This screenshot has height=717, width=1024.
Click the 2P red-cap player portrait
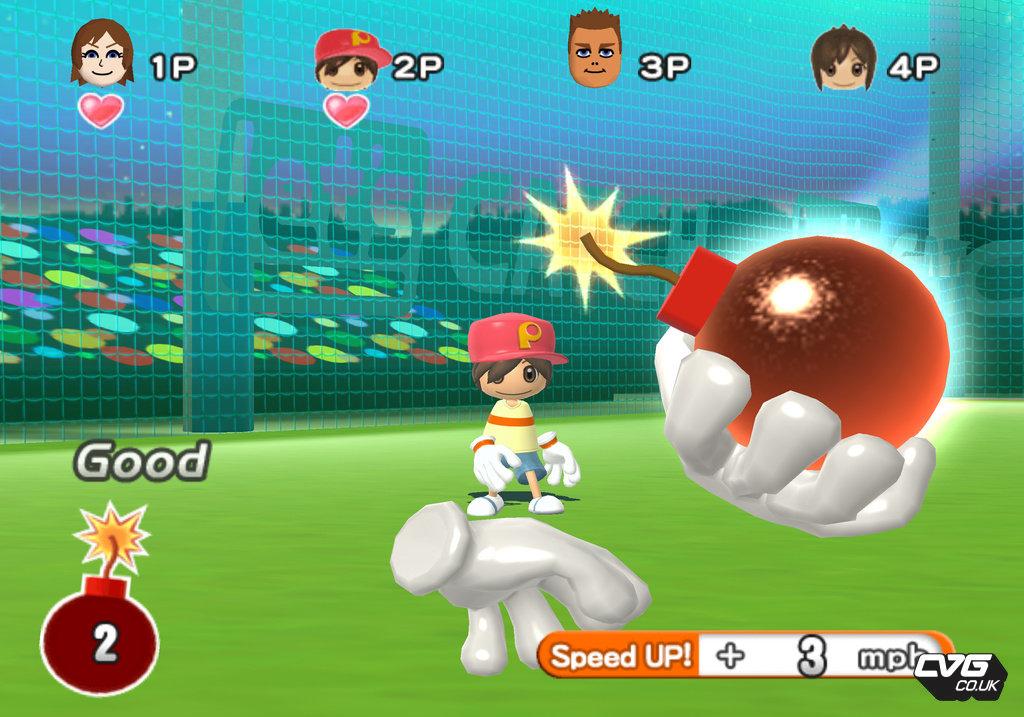[350, 57]
